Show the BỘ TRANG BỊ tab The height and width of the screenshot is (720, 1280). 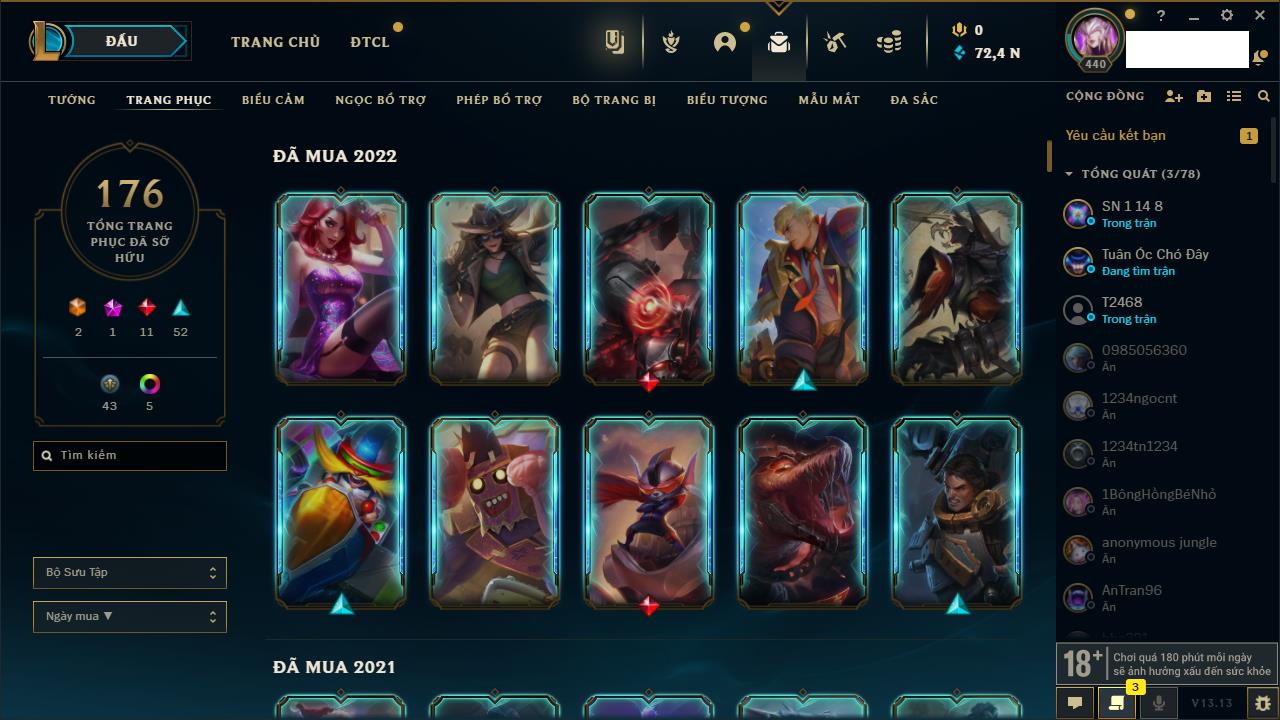(614, 100)
